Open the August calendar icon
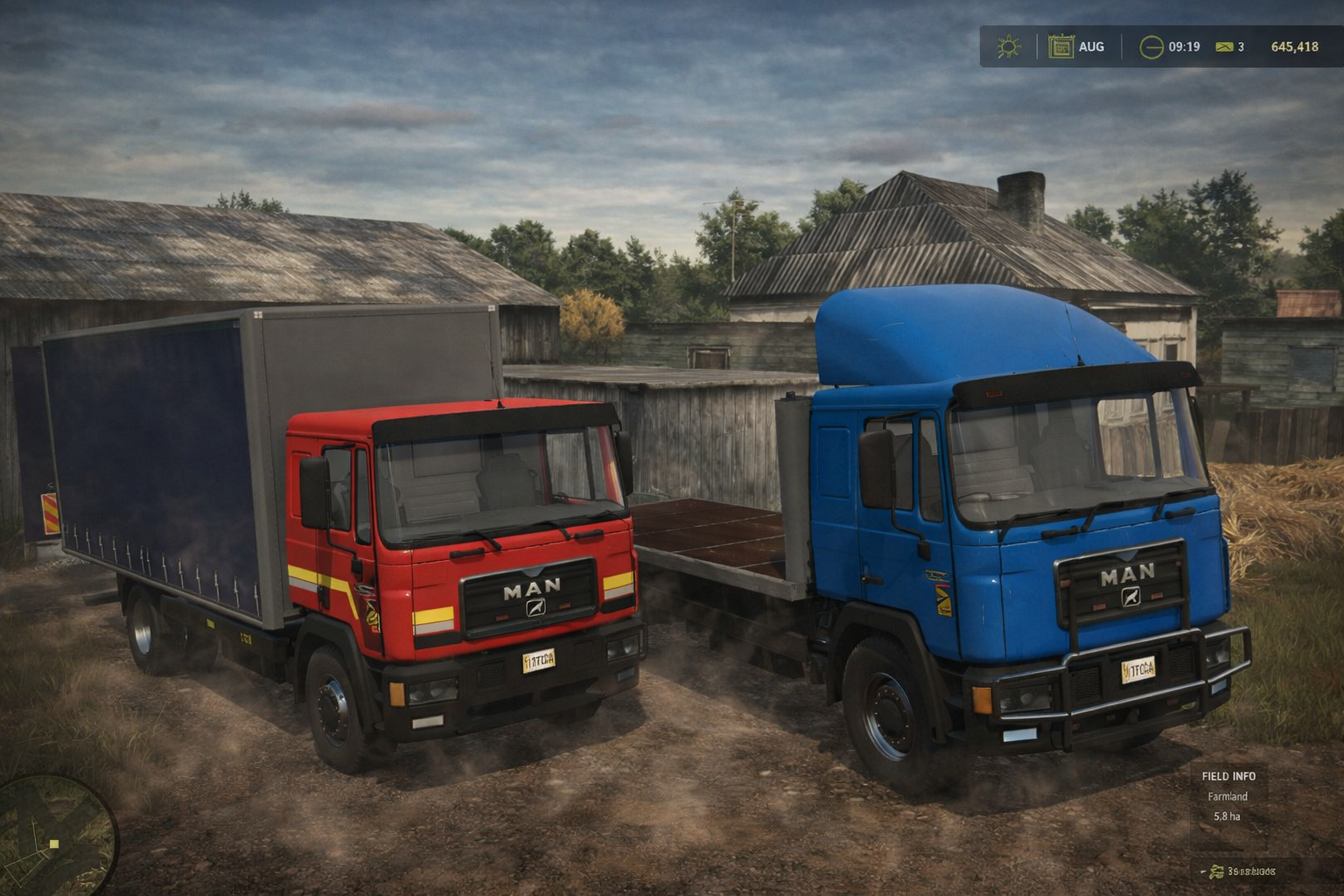The image size is (1344, 896). [1062, 45]
